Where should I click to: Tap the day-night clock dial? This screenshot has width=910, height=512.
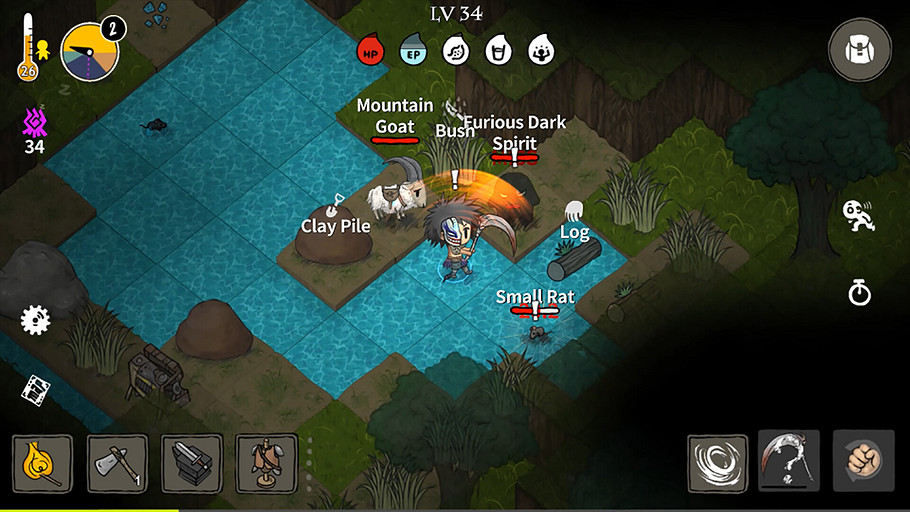pyautogui.click(x=90, y=52)
